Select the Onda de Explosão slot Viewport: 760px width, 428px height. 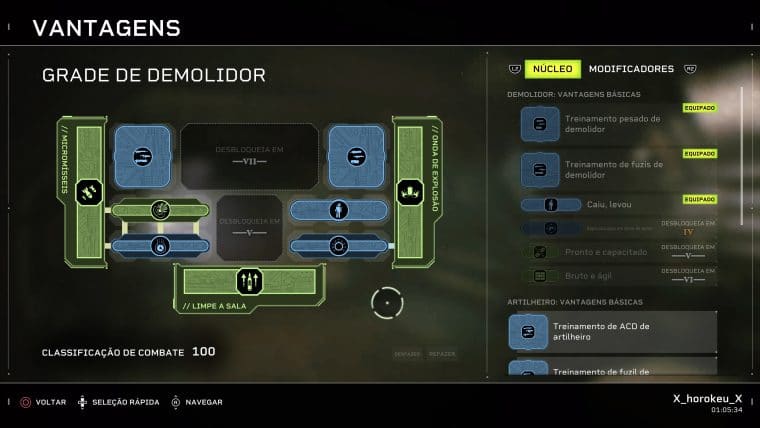pos(410,191)
